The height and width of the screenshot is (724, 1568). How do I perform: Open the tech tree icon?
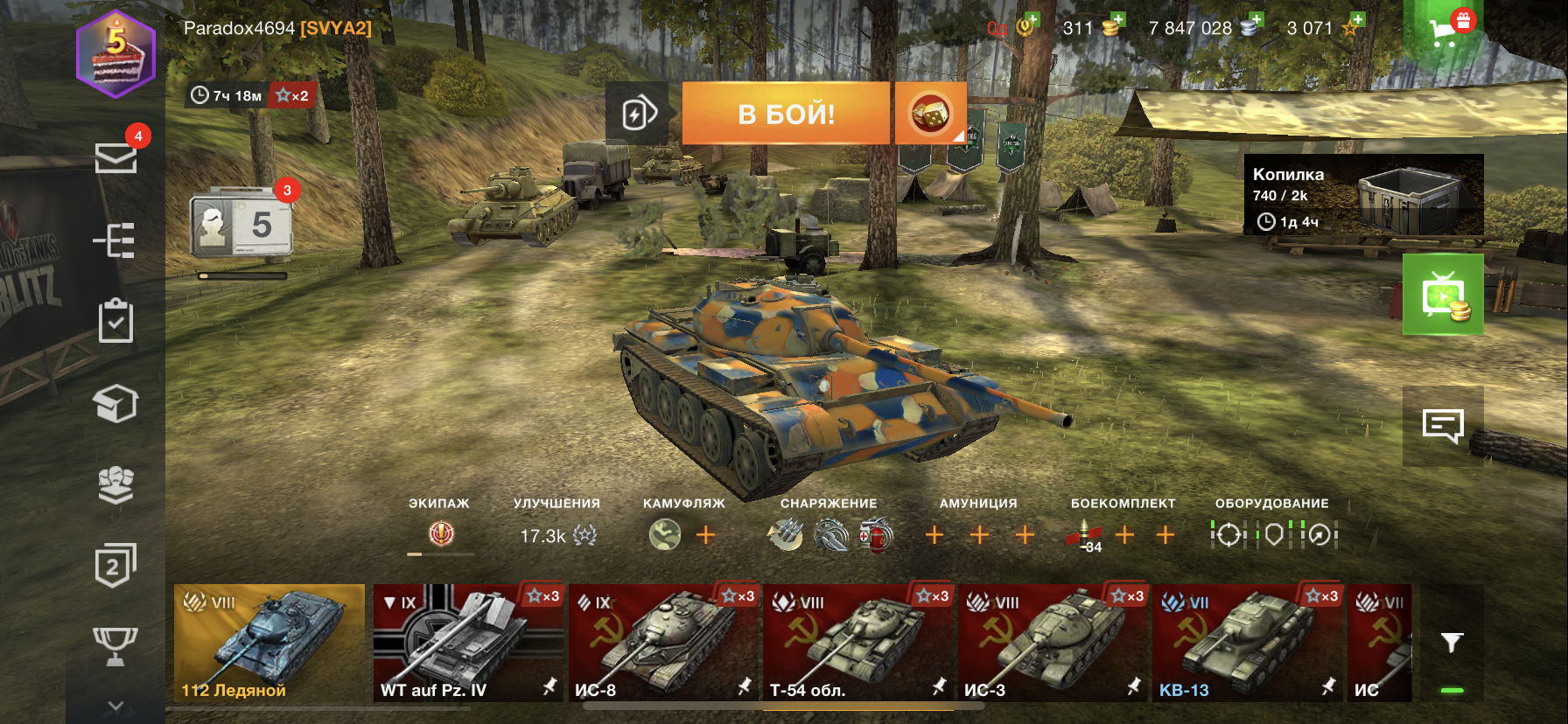click(x=115, y=240)
